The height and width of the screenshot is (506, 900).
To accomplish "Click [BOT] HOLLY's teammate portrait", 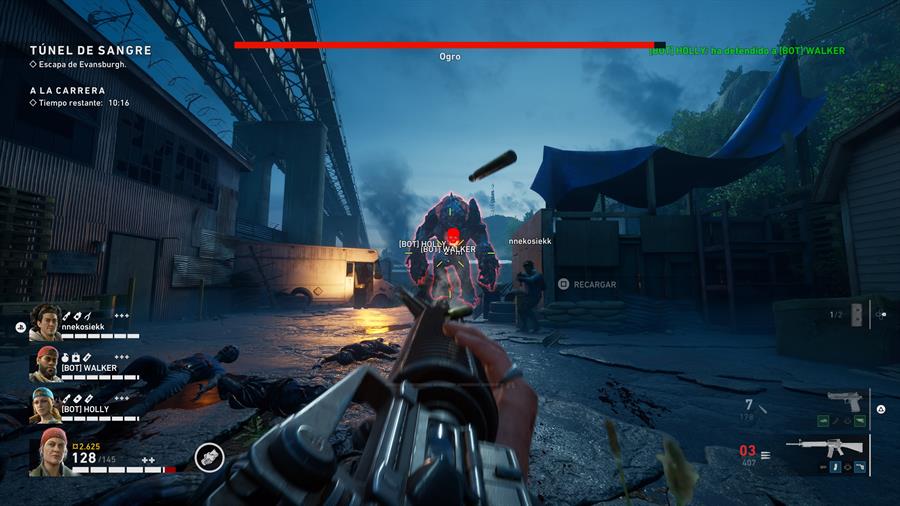I will tap(45, 405).
